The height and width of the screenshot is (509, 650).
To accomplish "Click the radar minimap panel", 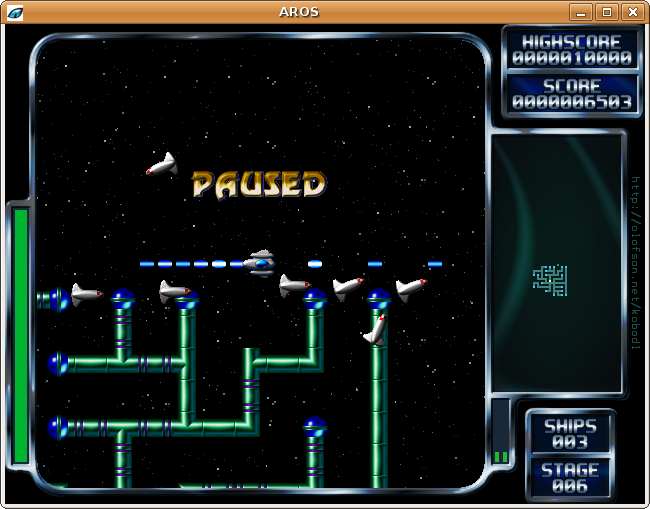I will pyautogui.click(x=556, y=263).
